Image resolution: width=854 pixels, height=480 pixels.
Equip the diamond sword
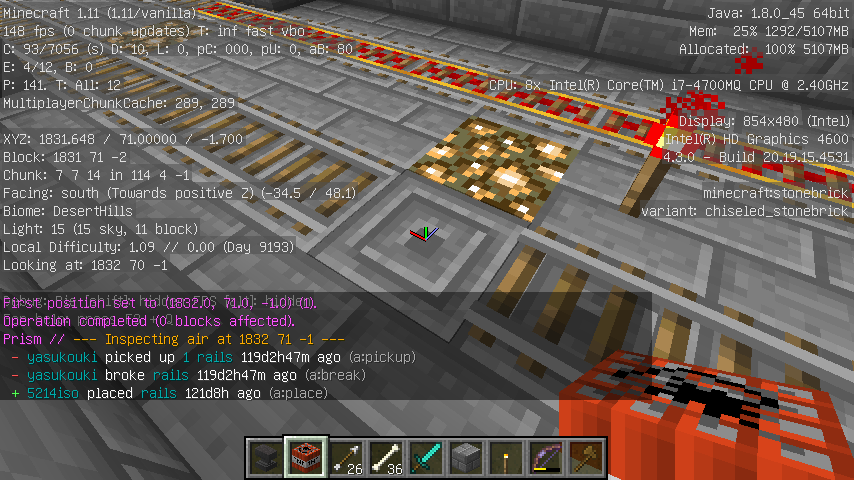[x=426, y=458]
